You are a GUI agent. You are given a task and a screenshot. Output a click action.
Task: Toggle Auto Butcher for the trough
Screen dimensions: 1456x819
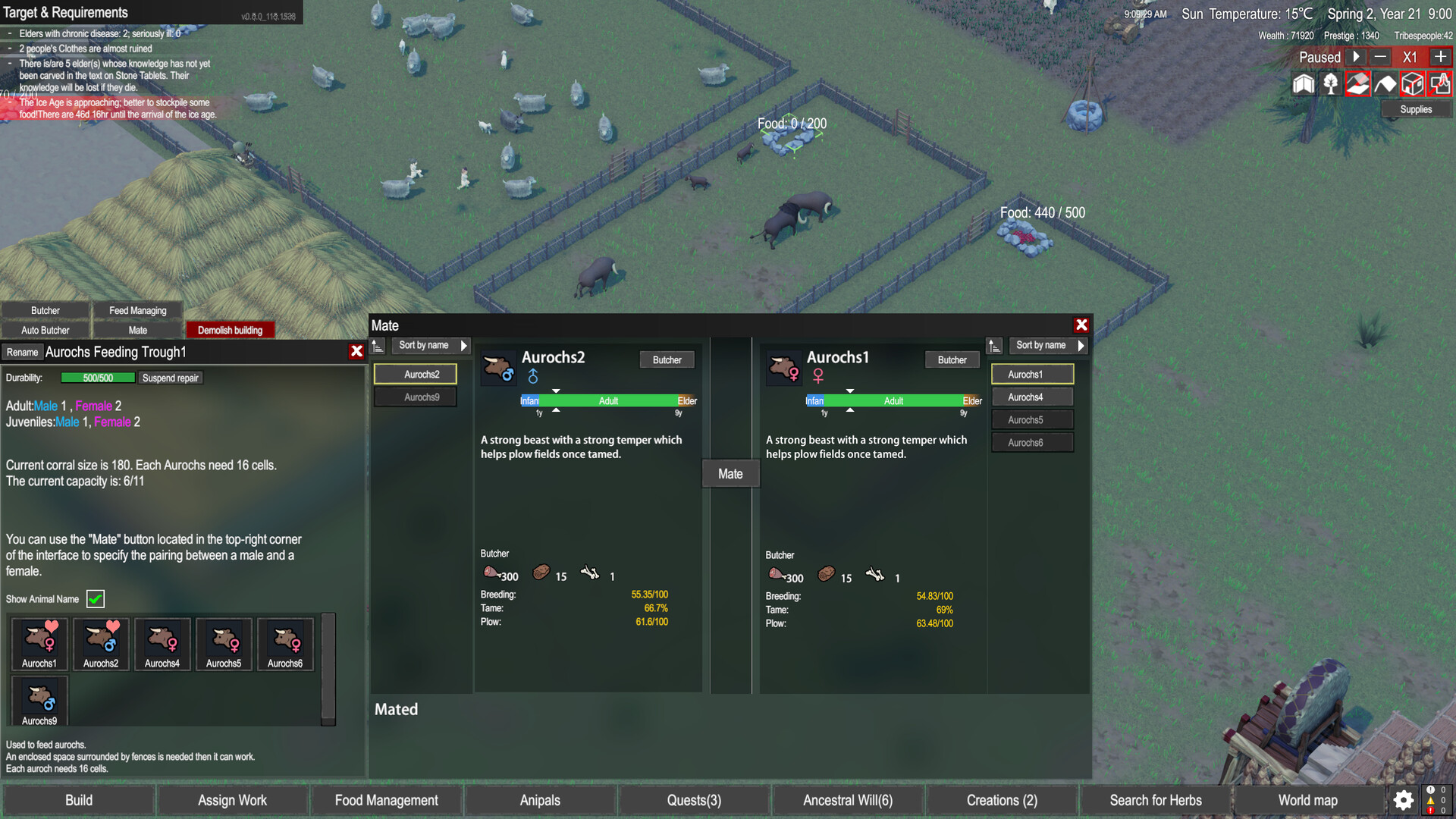(45, 330)
